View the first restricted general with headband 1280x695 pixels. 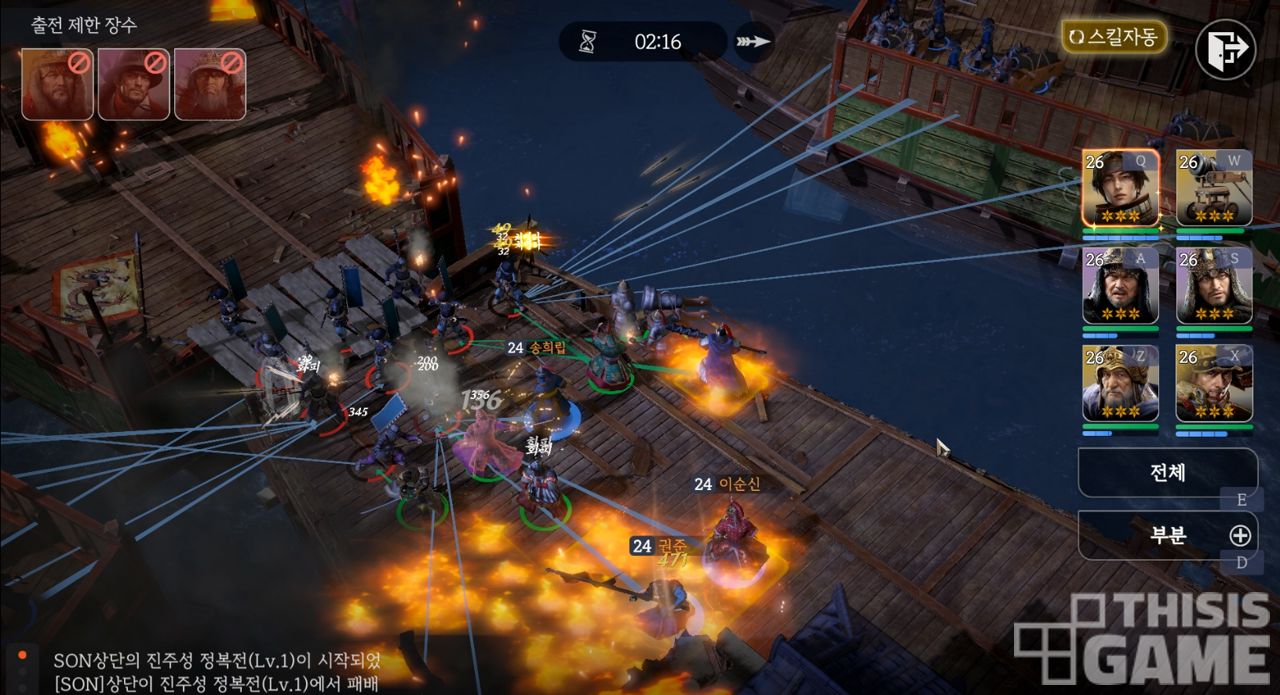coord(58,84)
